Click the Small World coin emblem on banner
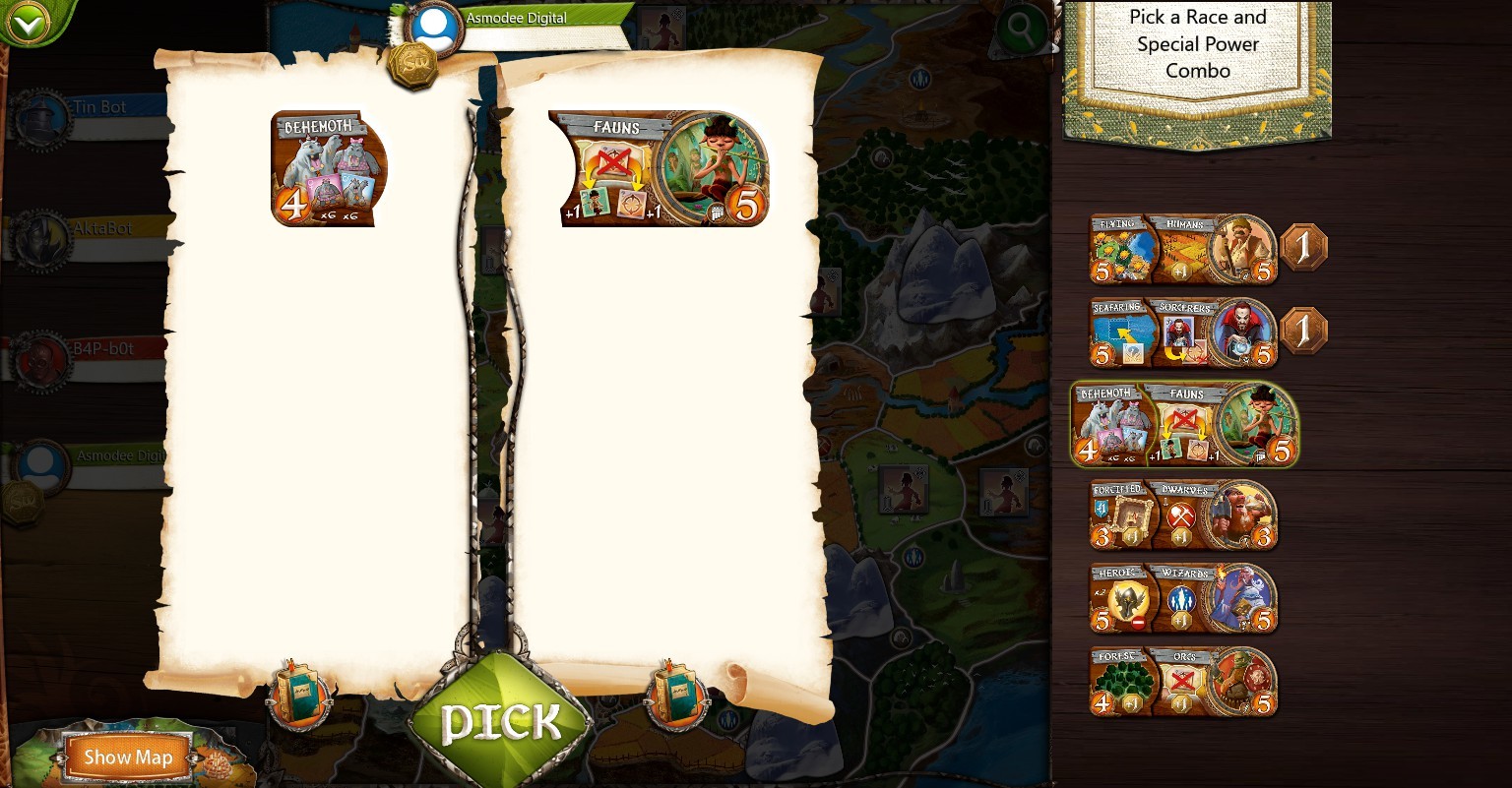1512x788 pixels. [x=413, y=64]
